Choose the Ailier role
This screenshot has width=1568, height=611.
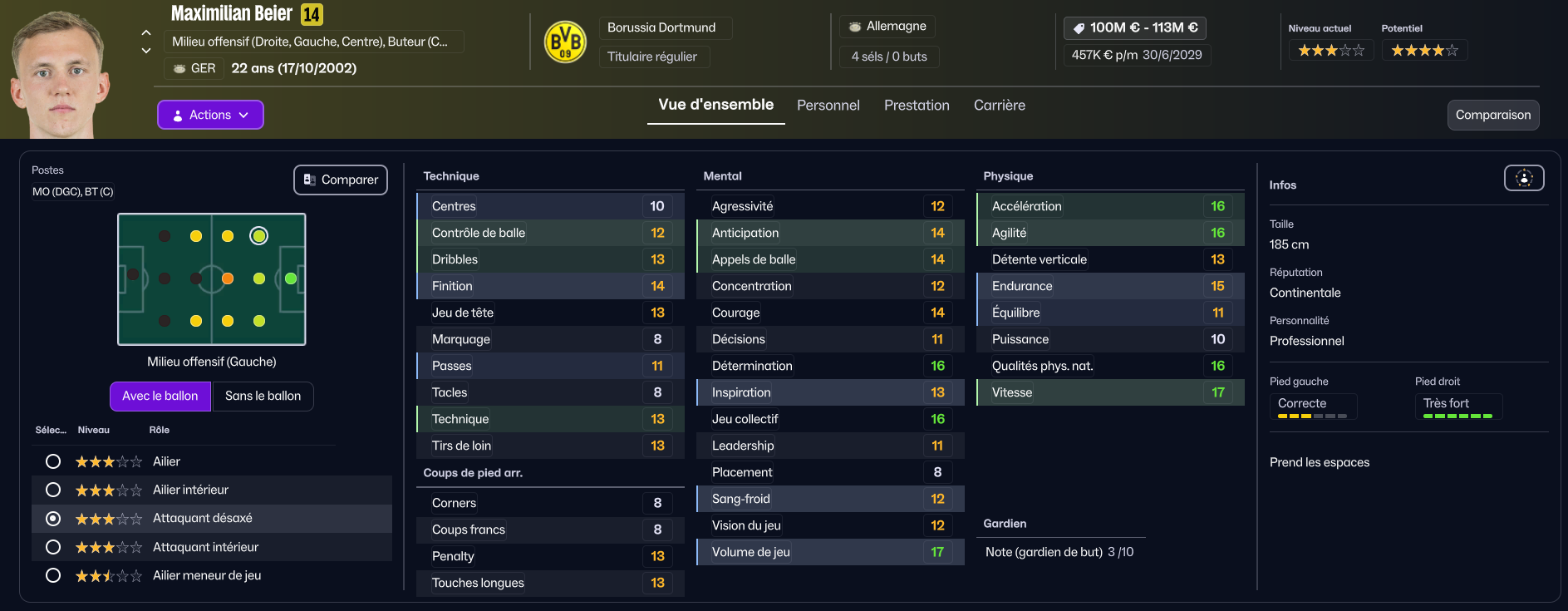53,461
